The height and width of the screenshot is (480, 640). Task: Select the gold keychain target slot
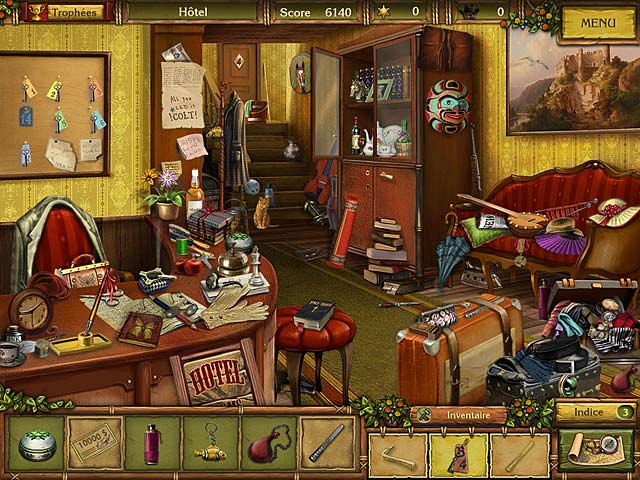pyautogui.click(x=211, y=443)
